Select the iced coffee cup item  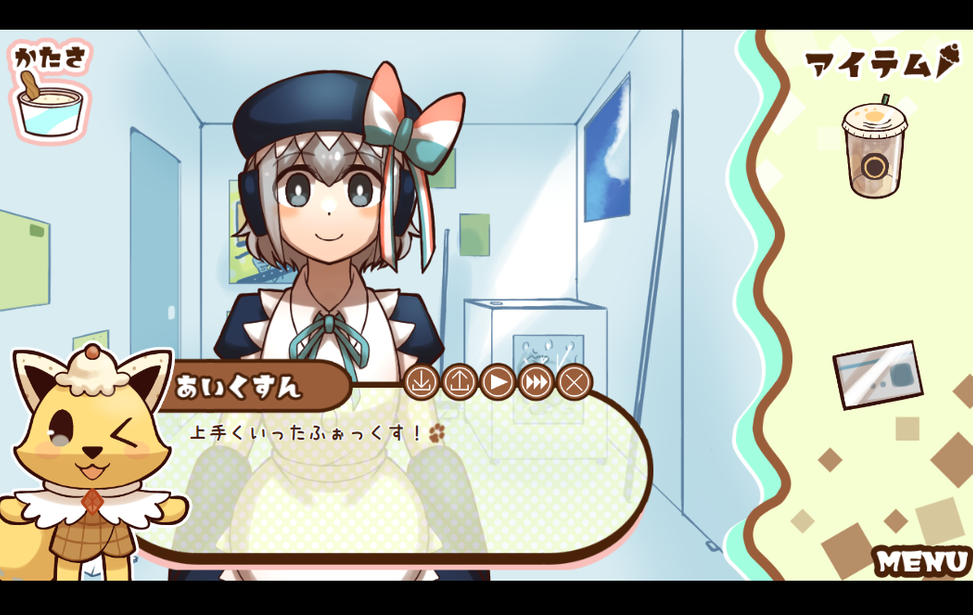coord(873,148)
